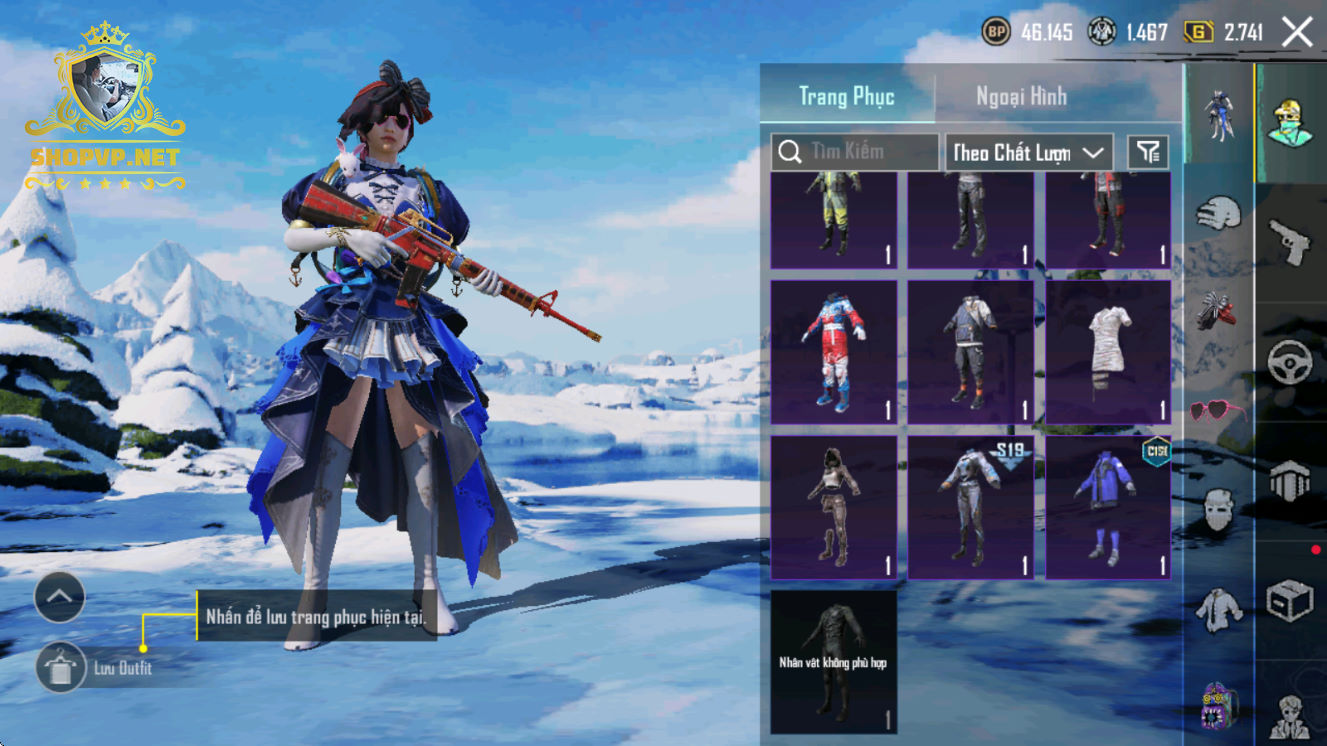Switch to the Trang Phục tab
The height and width of the screenshot is (746, 1327).
click(x=846, y=97)
